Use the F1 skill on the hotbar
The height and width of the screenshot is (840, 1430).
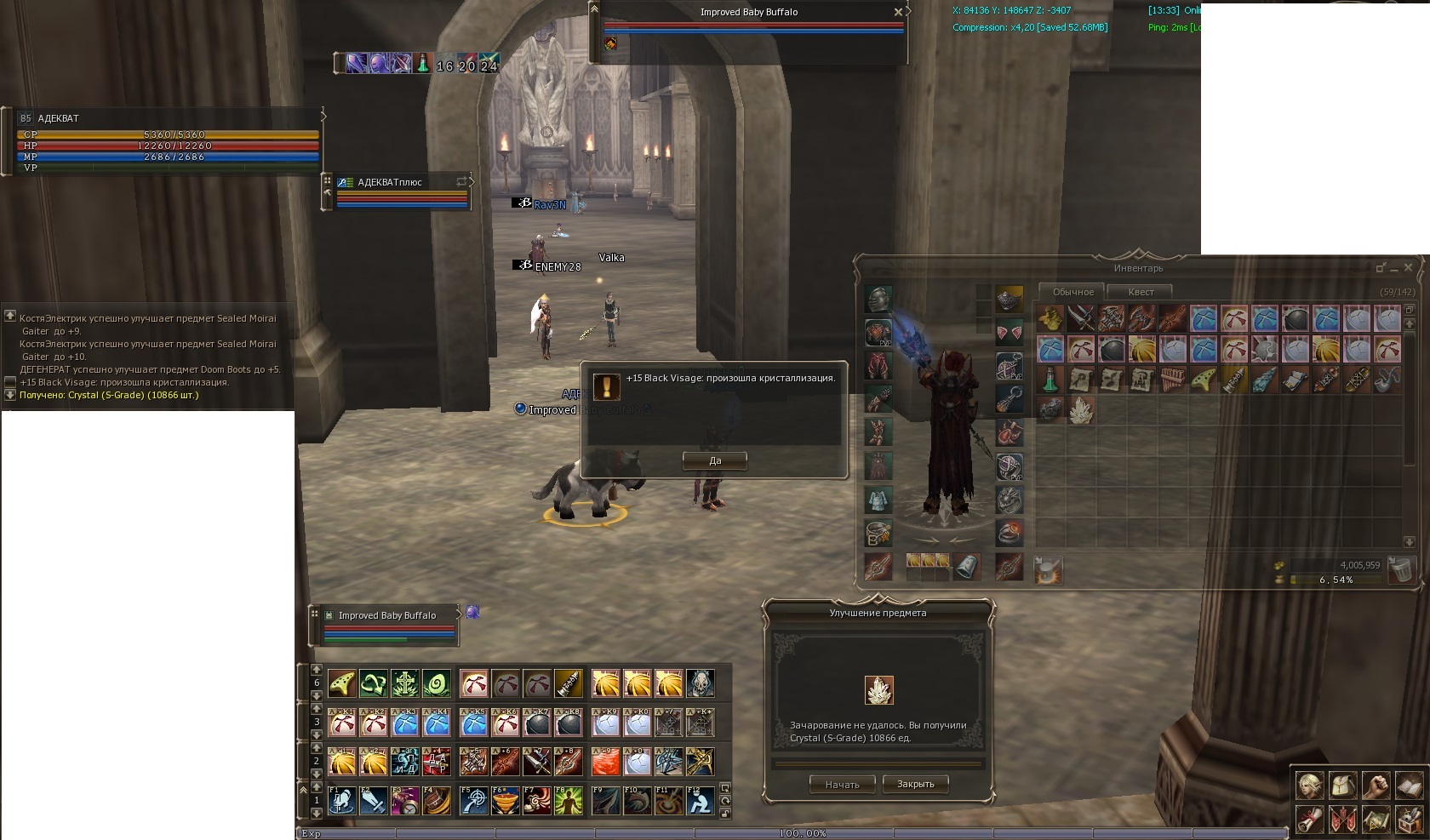[341, 801]
